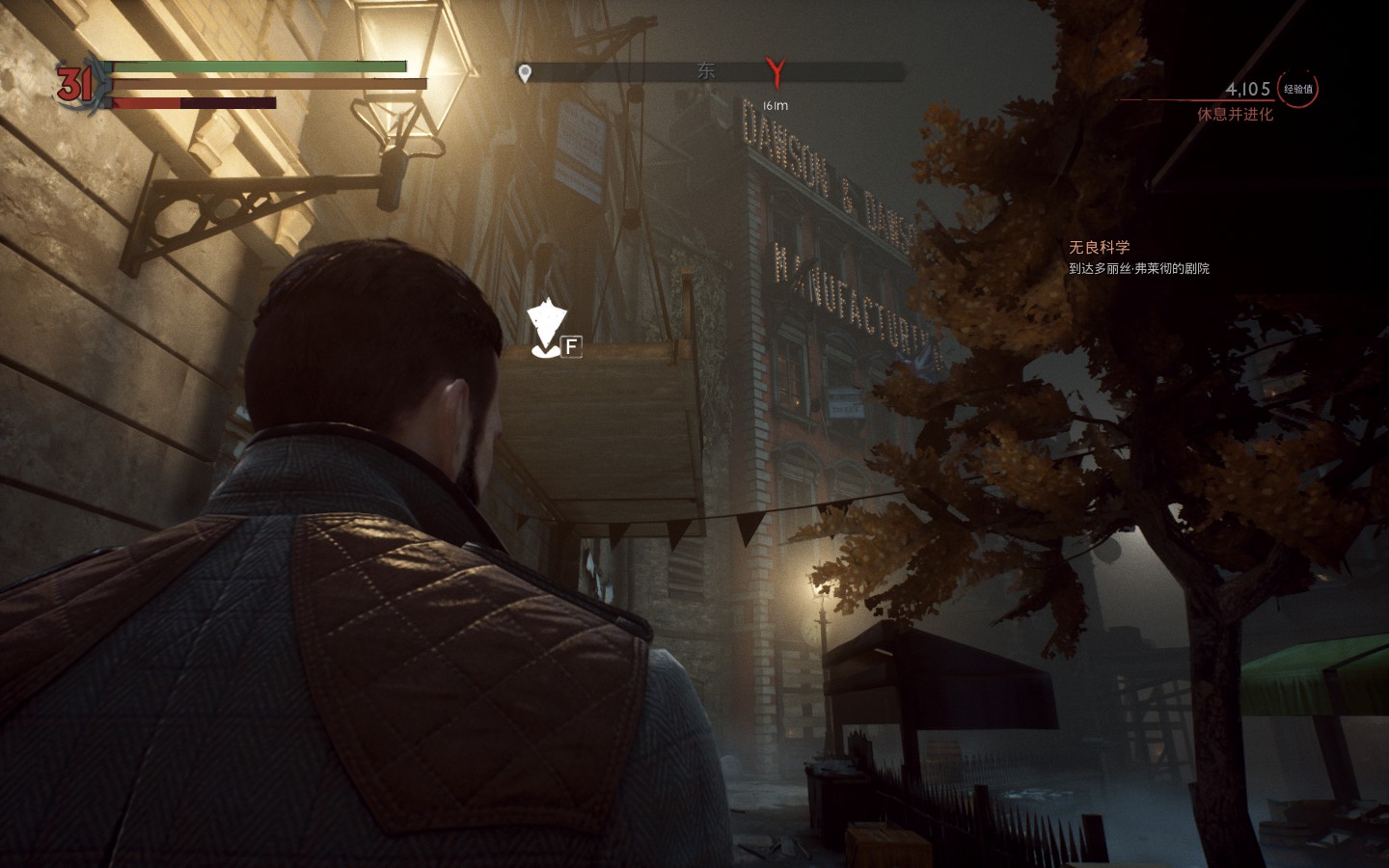Select the red objective marker on the compass

[x=776, y=71]
